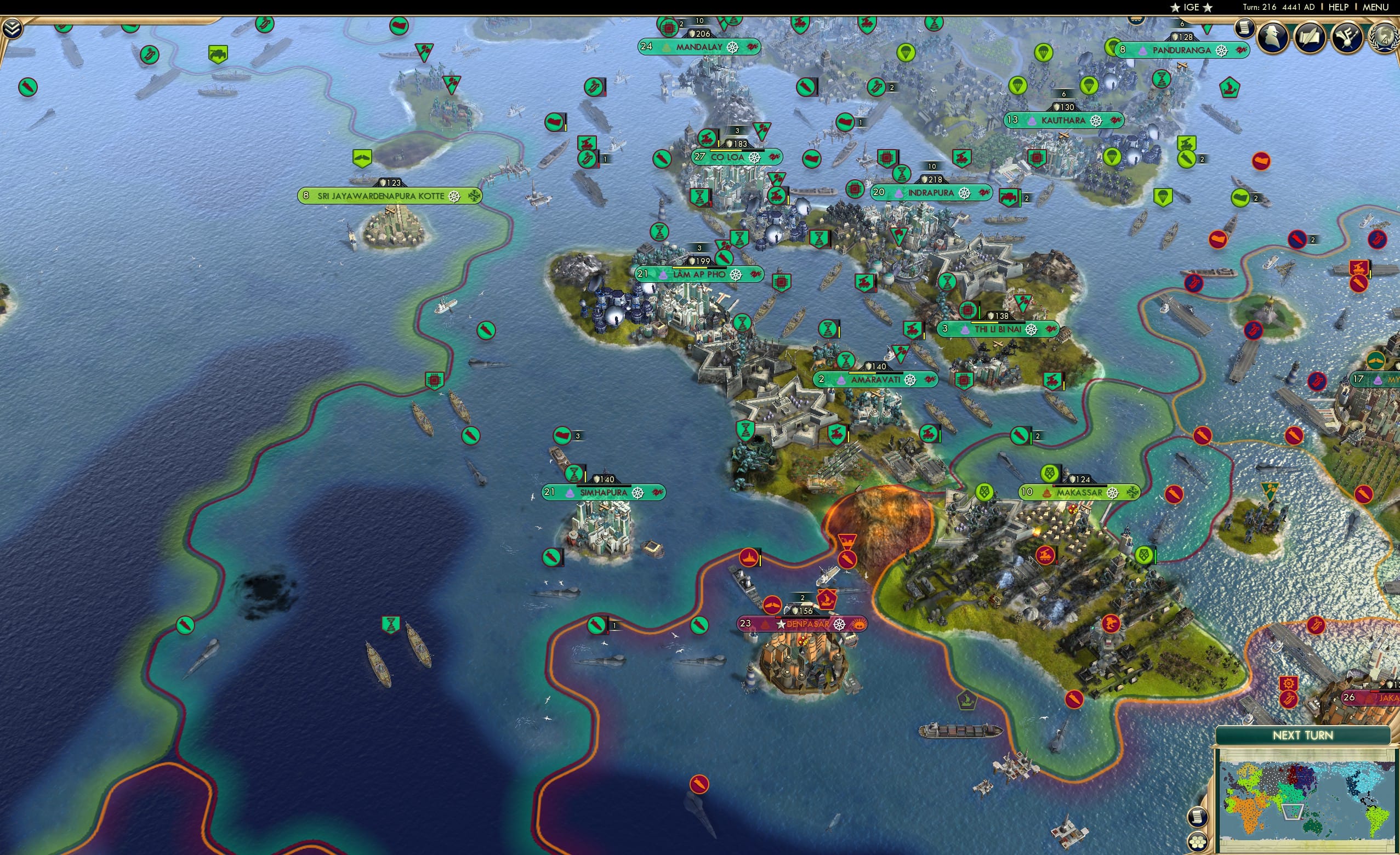Open the MENU from the top bar

point(1378,7)
